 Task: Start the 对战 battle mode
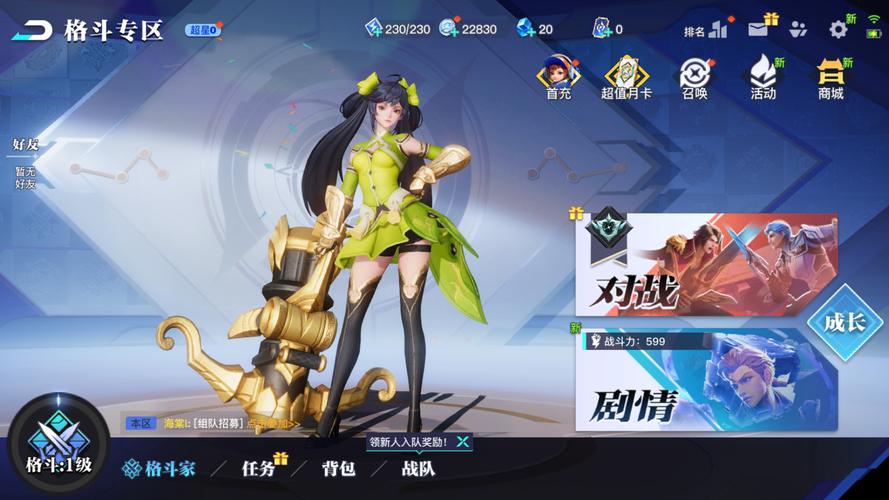click(x=706, y=266)
